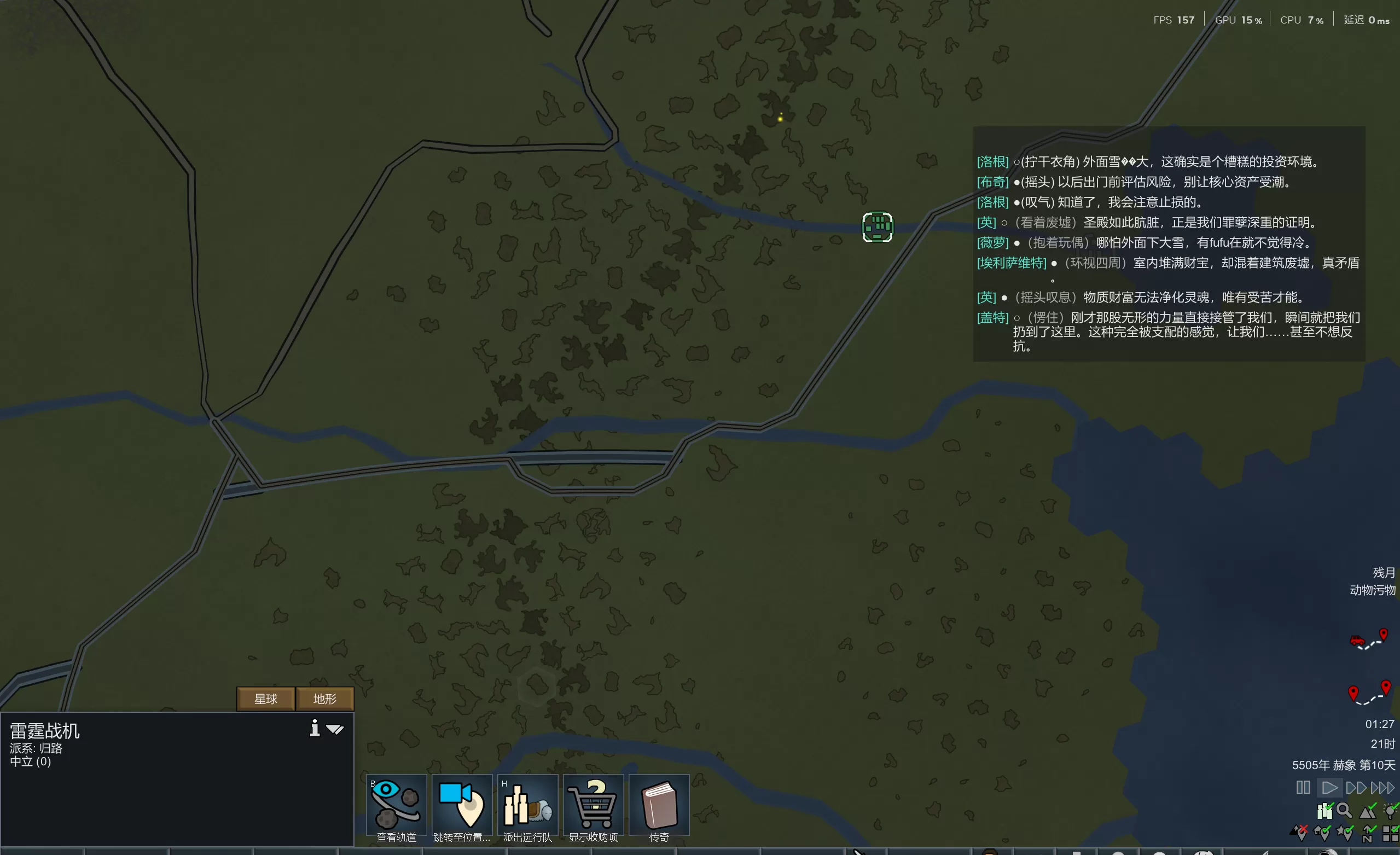Viewport: 1400px width, 855px height.
Task: Toggle the star map-pin marker filter
Action: tap(1345, 834)
